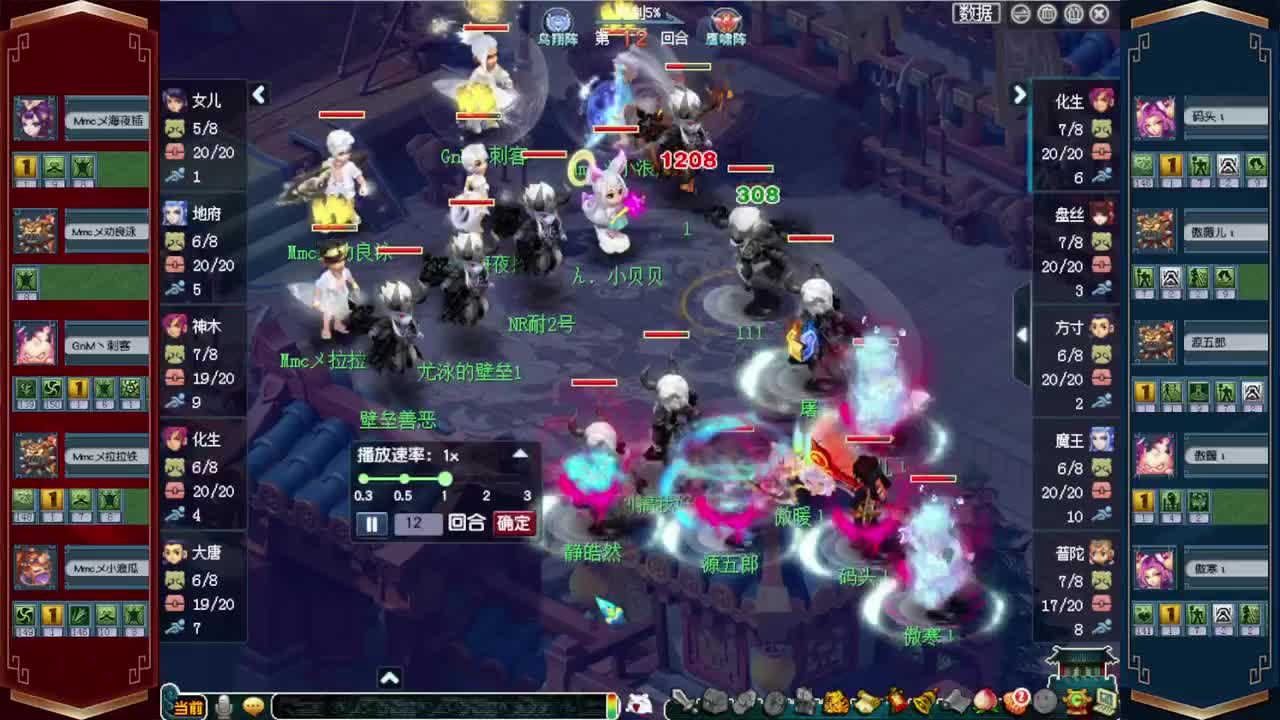Open the 数据 menu at top right
The height and width of the screenshot is (720, 1280).
(977, 14)
